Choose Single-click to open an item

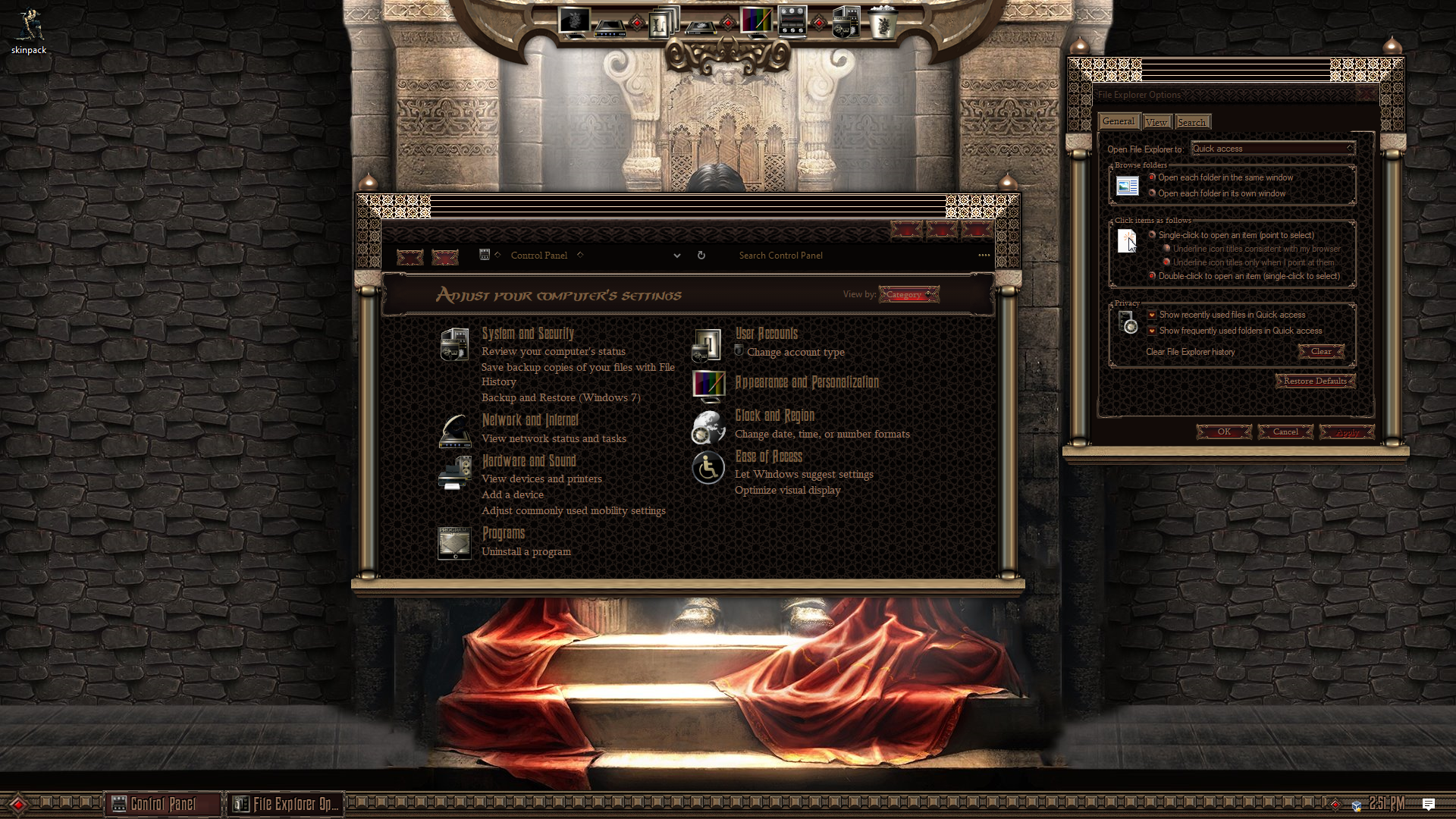1152,235
